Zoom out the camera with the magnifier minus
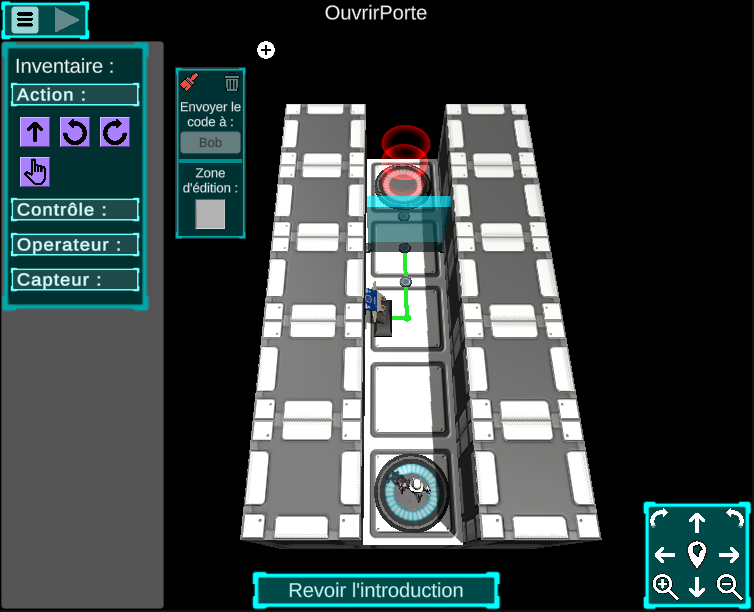The image size is (754, 612). coord(730,587)
